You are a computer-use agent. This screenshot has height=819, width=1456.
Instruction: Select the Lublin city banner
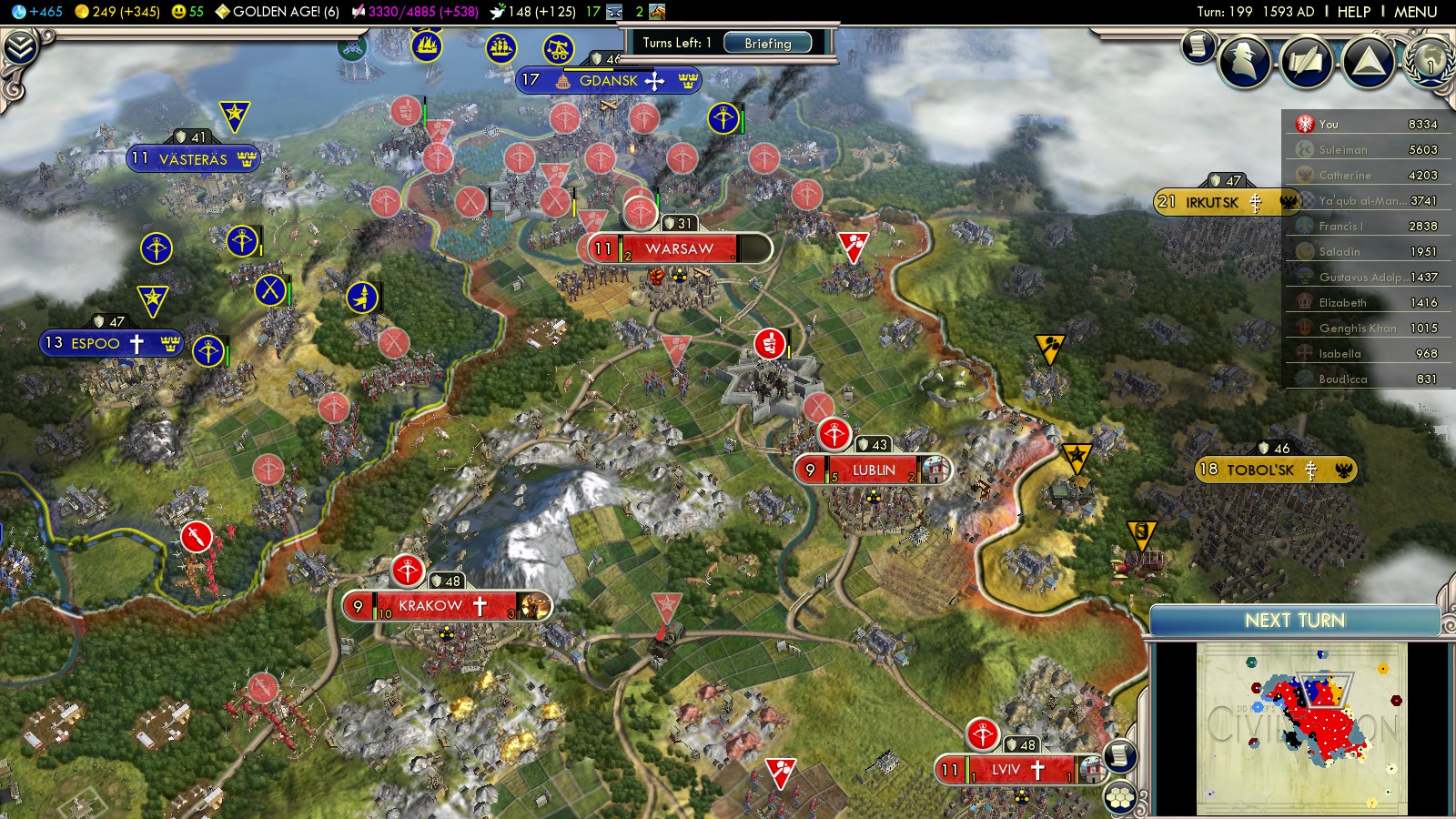pyautogui.click(x=873, y=470)
